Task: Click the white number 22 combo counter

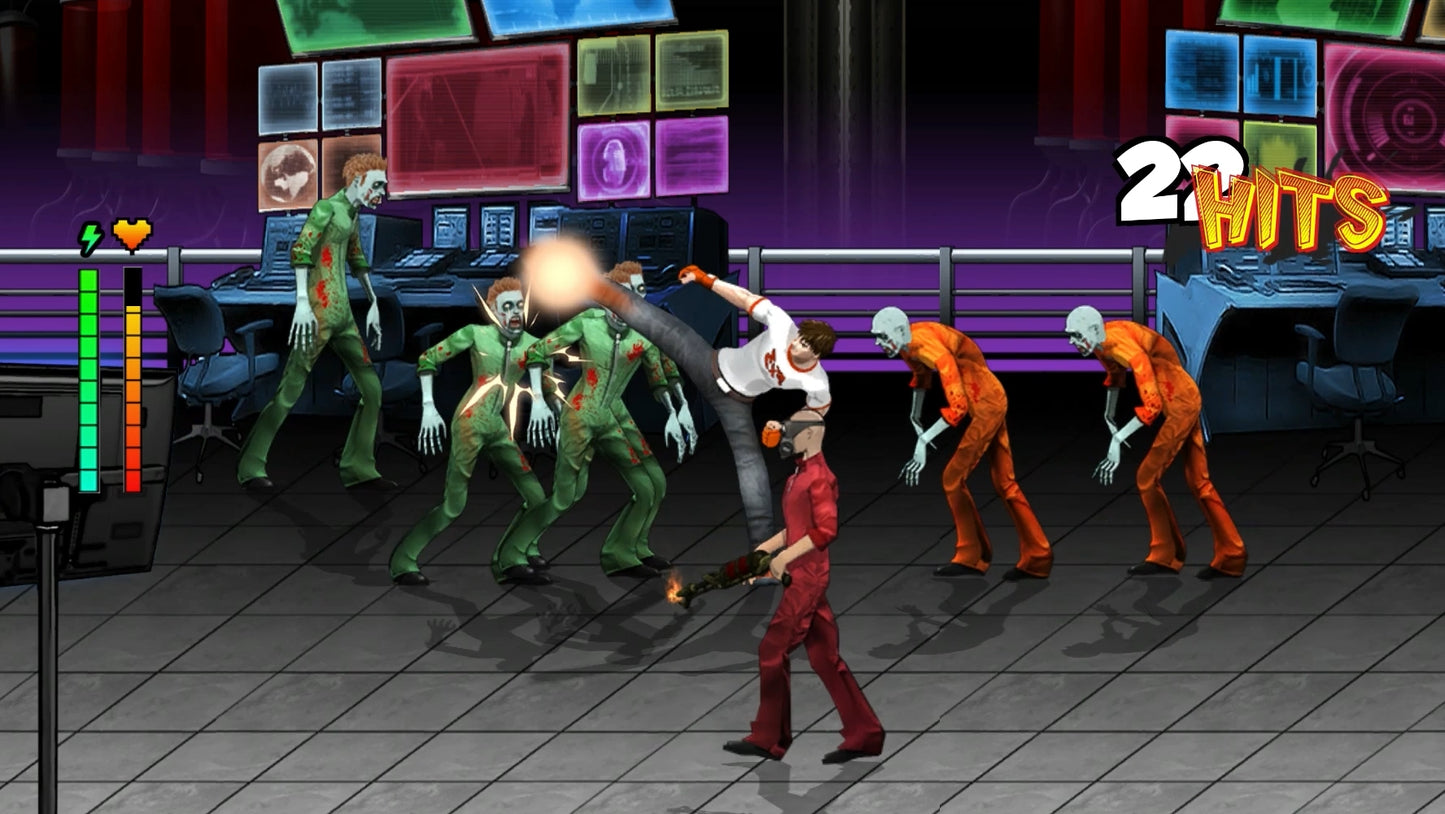Action: coord(1170,180)
